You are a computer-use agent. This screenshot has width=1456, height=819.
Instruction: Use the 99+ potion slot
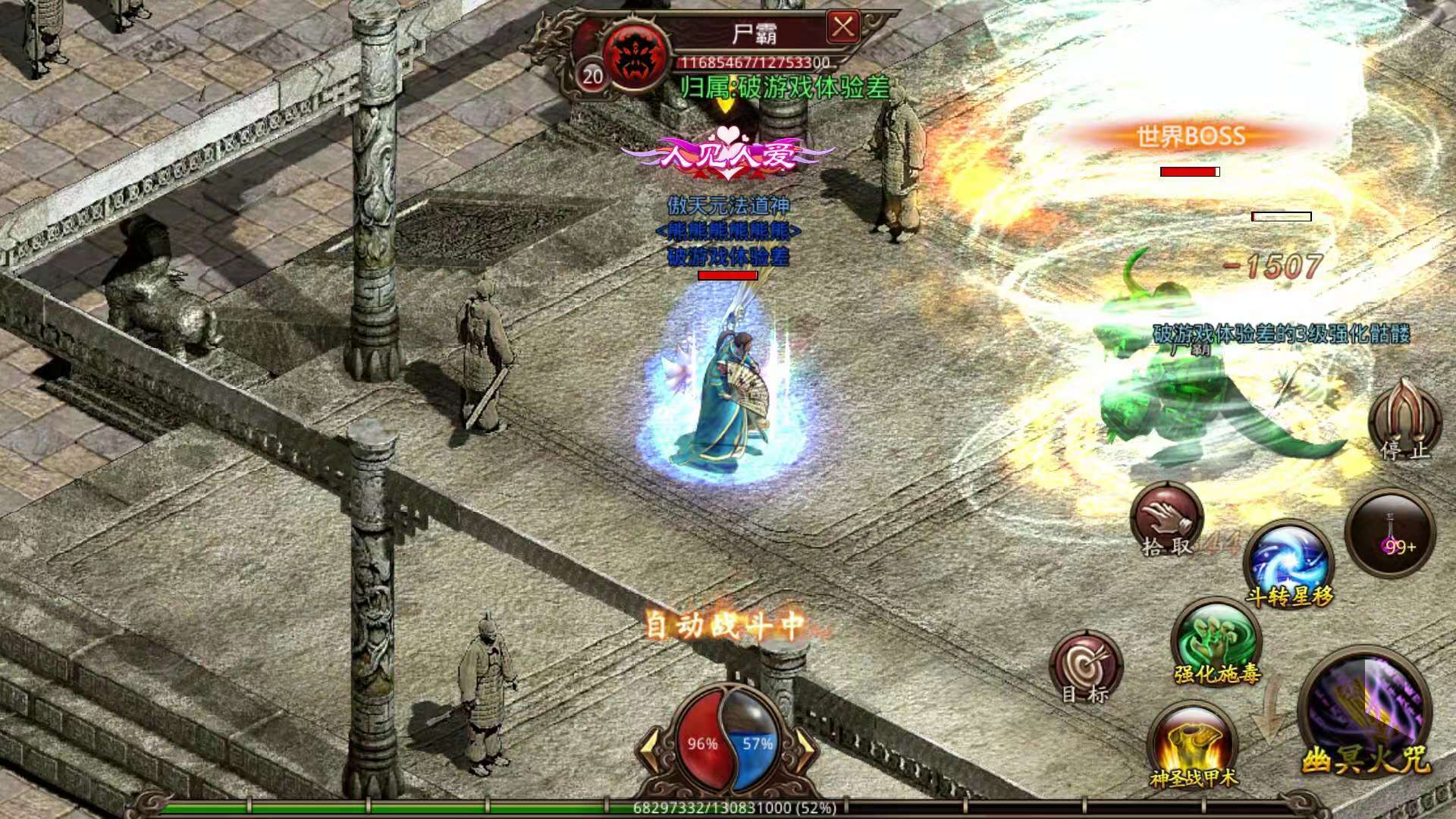coord(1390,534)
